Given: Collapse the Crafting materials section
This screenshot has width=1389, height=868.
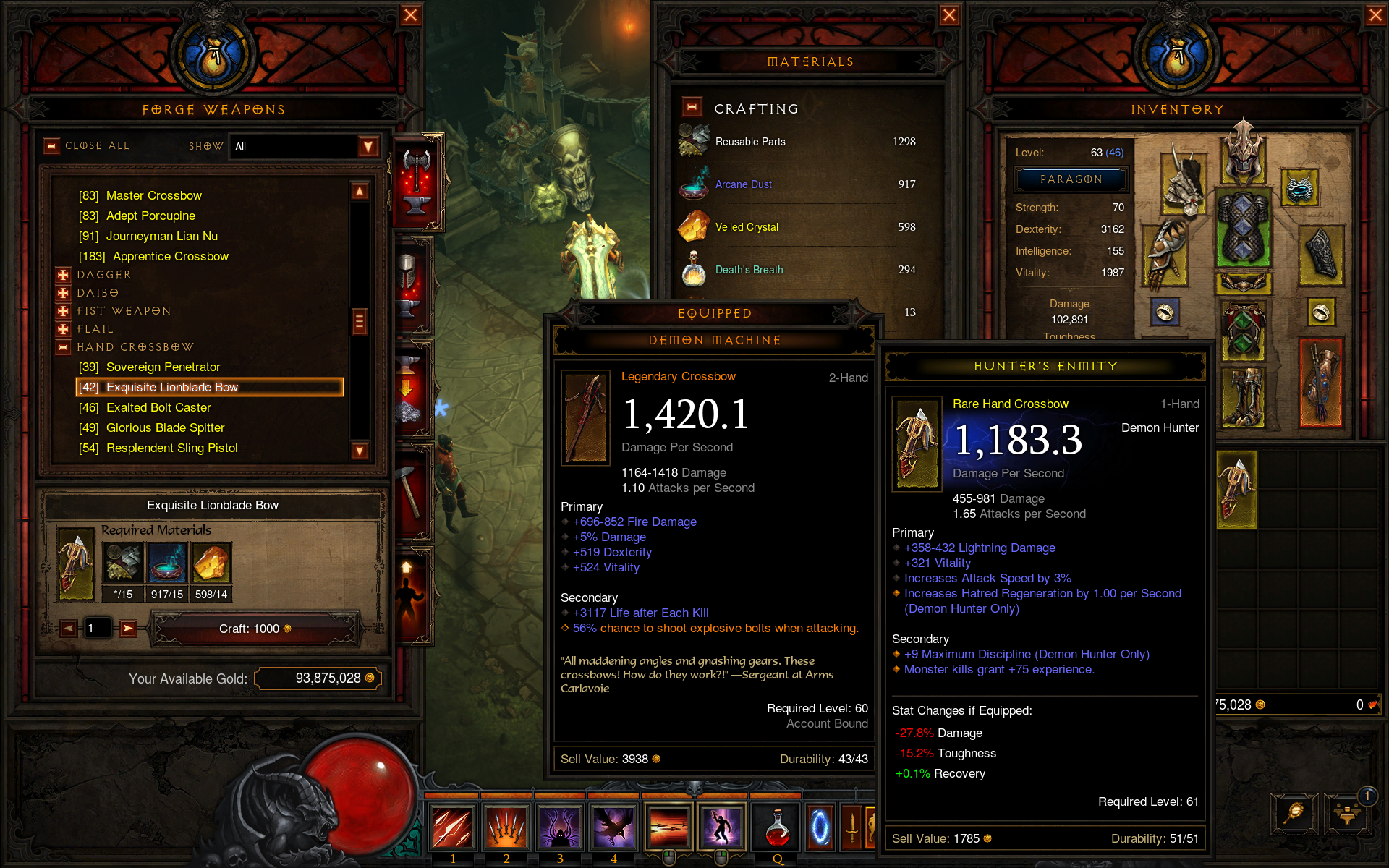Looking at the screenshot, I should click(692, 108).
